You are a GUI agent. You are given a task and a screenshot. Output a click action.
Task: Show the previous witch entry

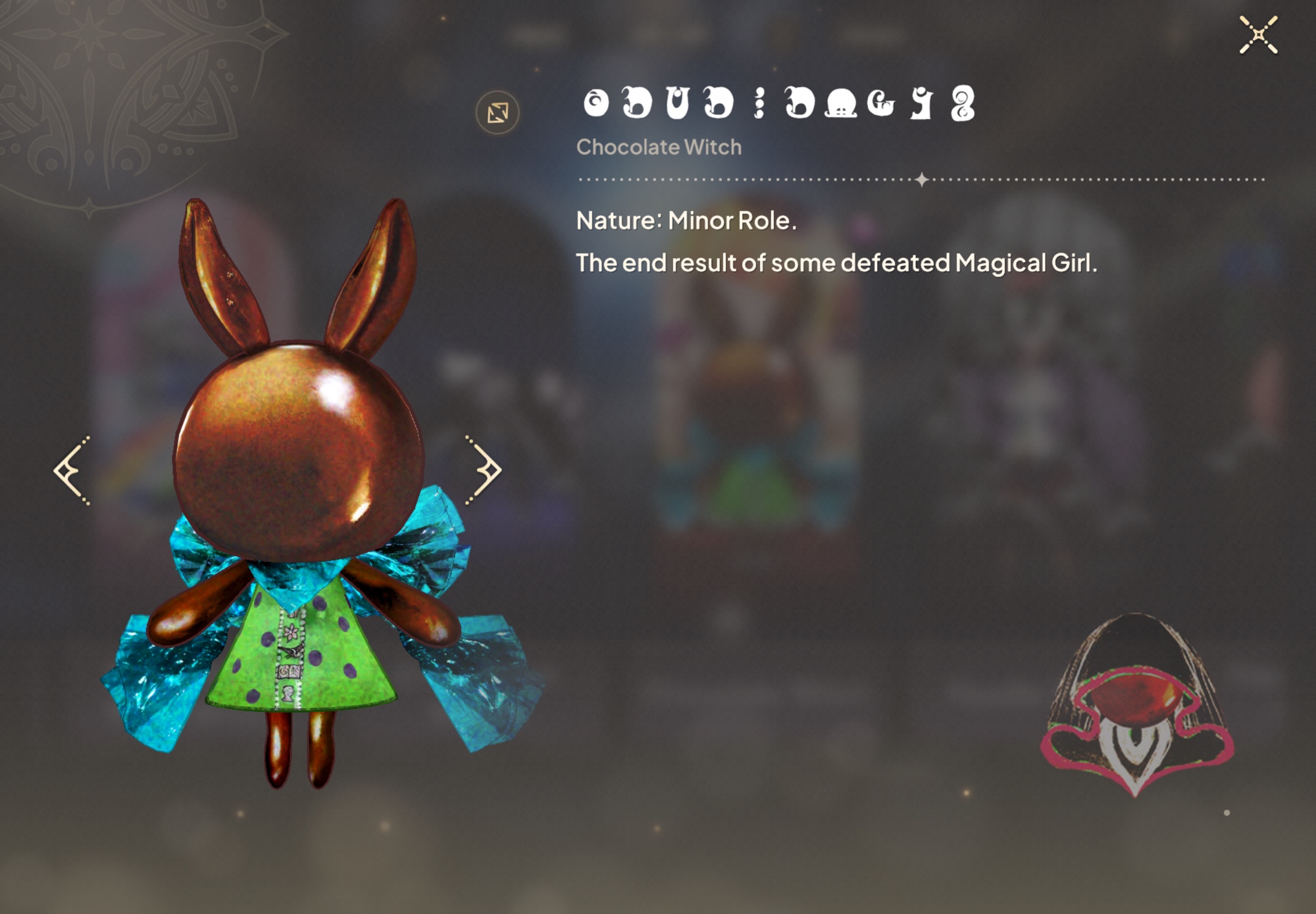pos(71,470)
